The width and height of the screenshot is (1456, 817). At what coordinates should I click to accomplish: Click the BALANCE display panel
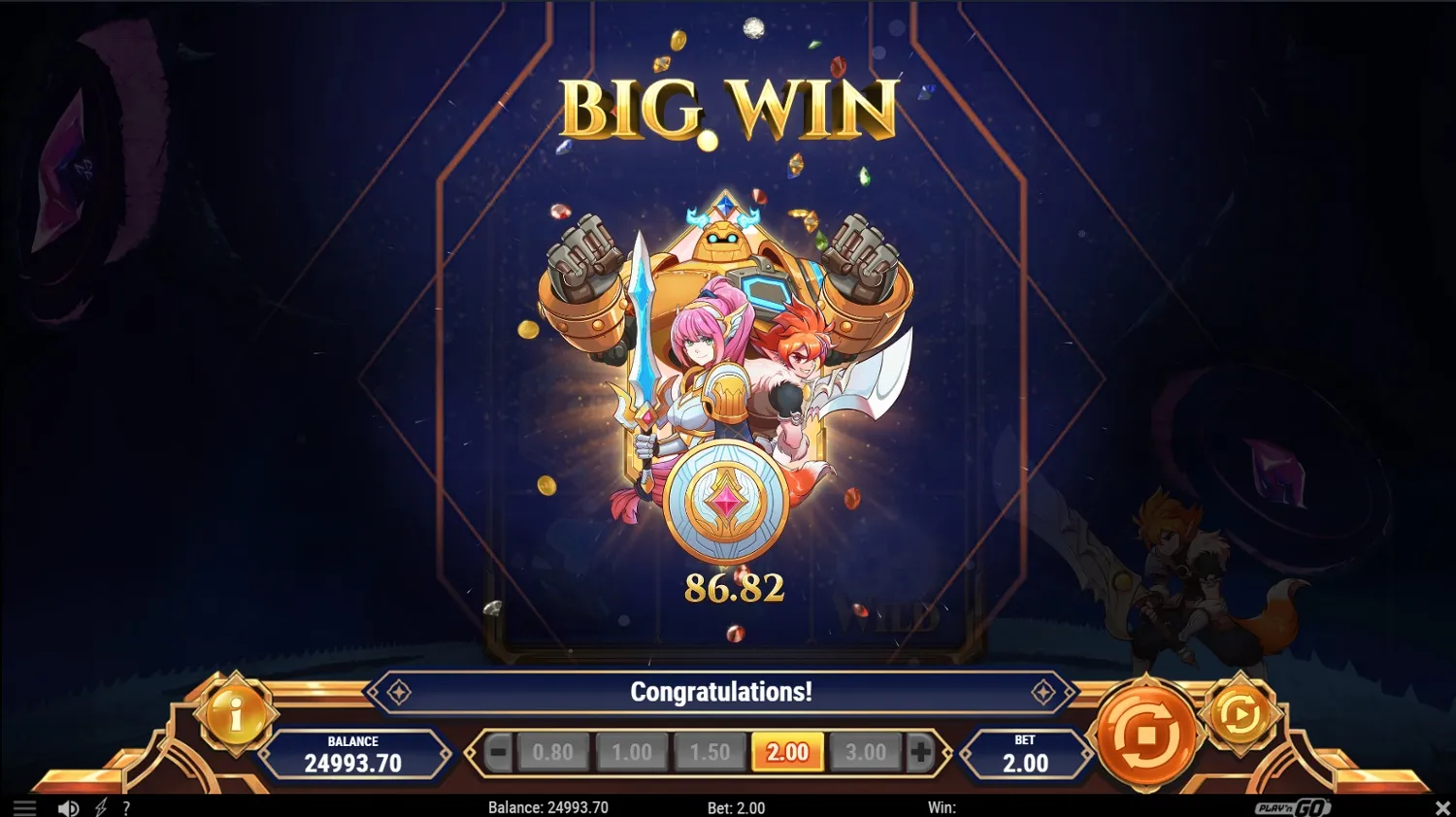(x=353, y=754)
